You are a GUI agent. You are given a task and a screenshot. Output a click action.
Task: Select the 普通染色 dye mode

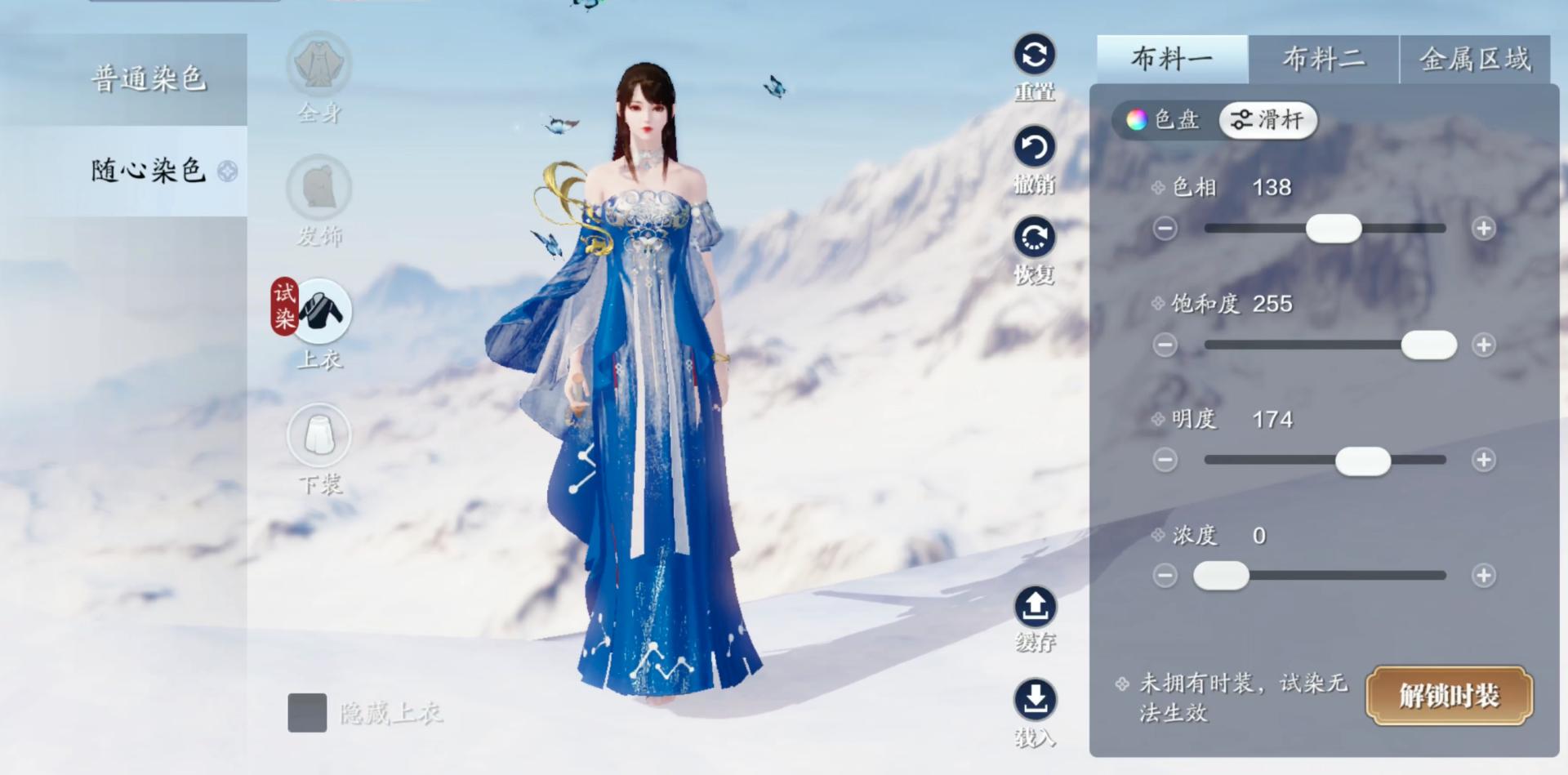148,79
